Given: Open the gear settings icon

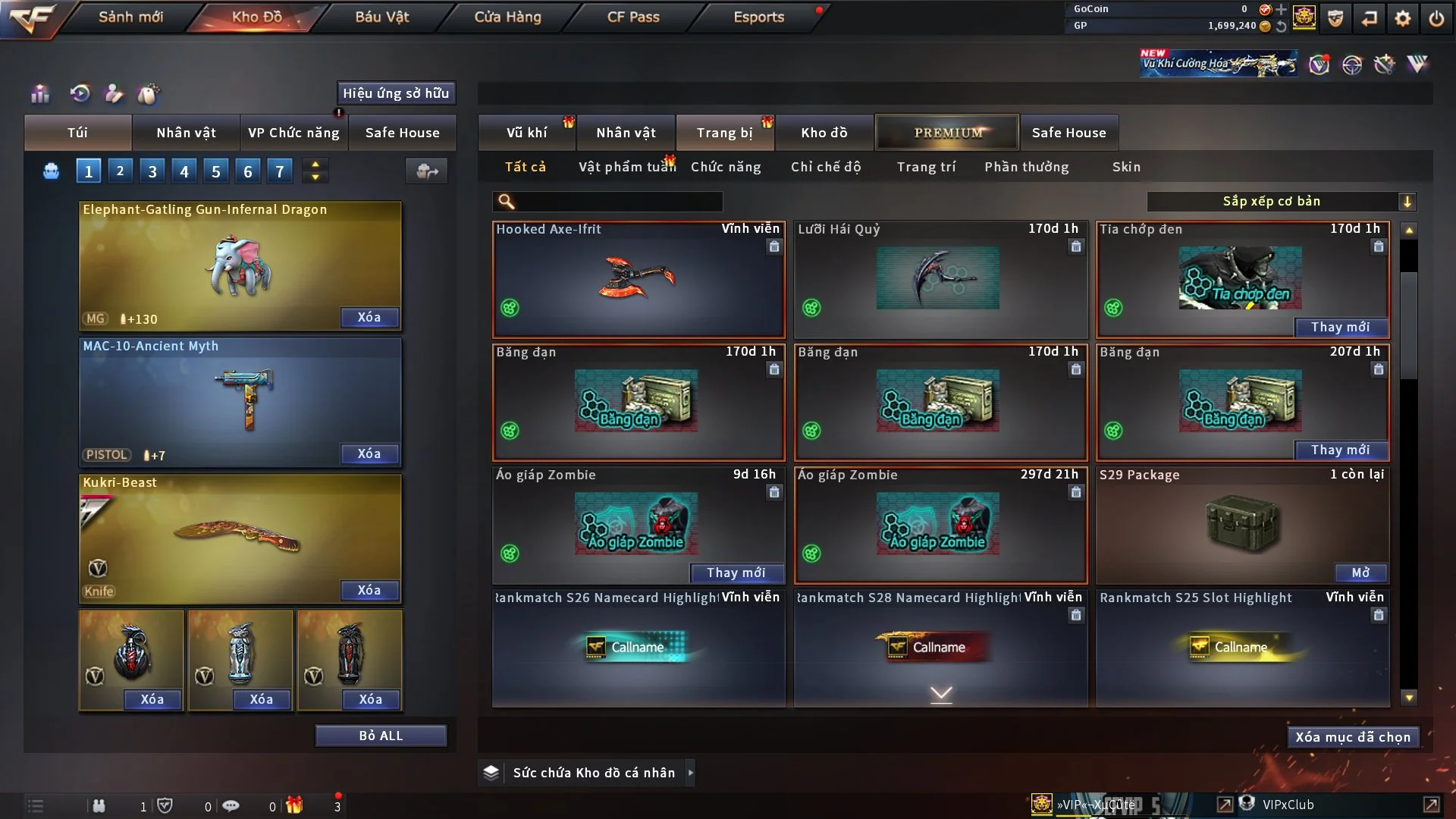Looking at the screenshot, I should coord(1403,18).
